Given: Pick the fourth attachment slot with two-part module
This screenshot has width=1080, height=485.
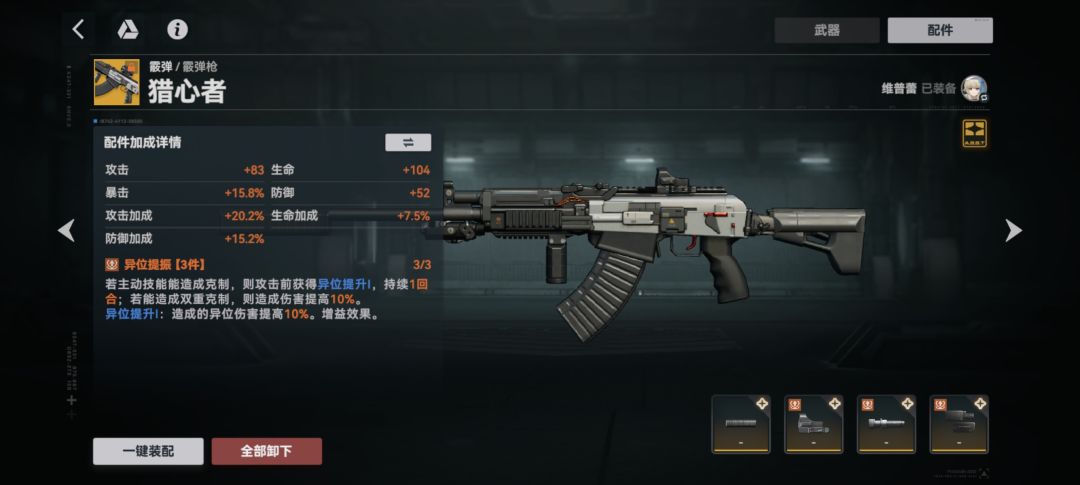Looking at the screenshot, I should (960, 424).
